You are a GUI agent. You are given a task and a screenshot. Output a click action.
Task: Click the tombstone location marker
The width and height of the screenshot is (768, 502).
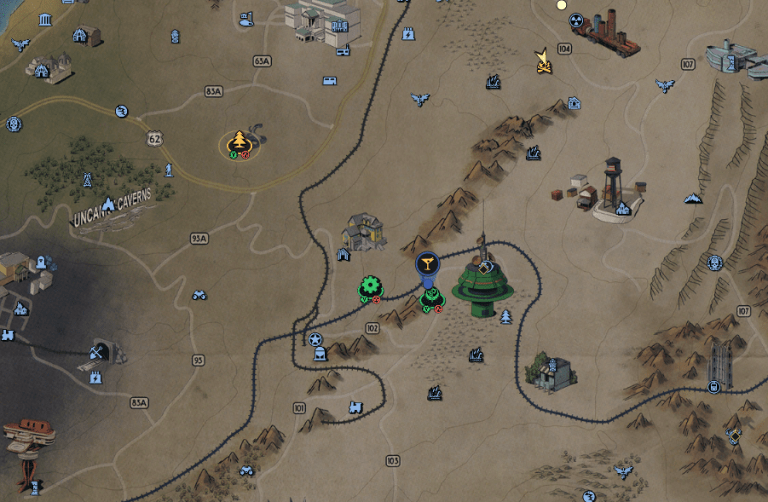click(318, 353)
